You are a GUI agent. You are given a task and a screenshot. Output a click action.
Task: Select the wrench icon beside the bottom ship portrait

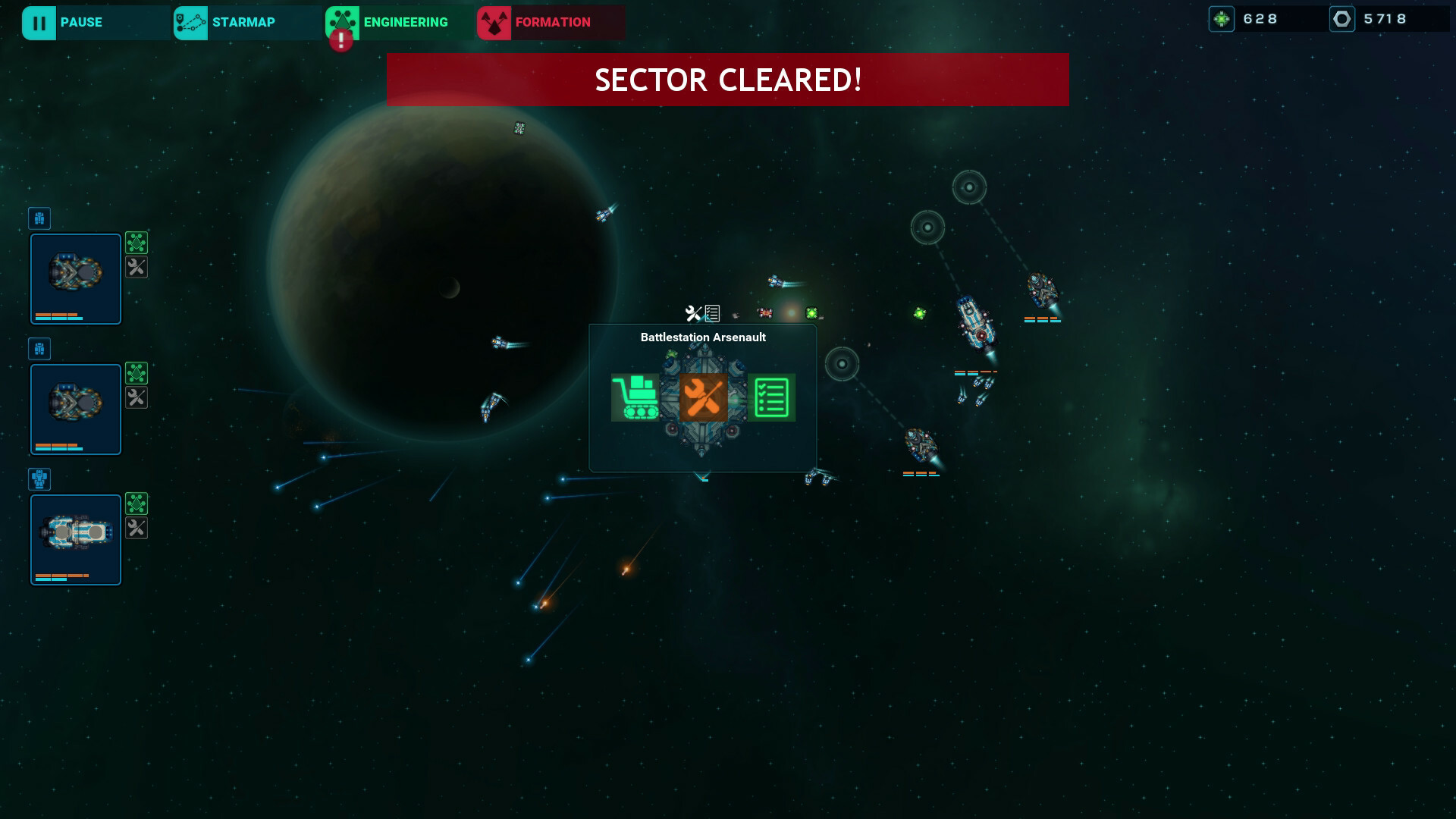coord(136,529)
